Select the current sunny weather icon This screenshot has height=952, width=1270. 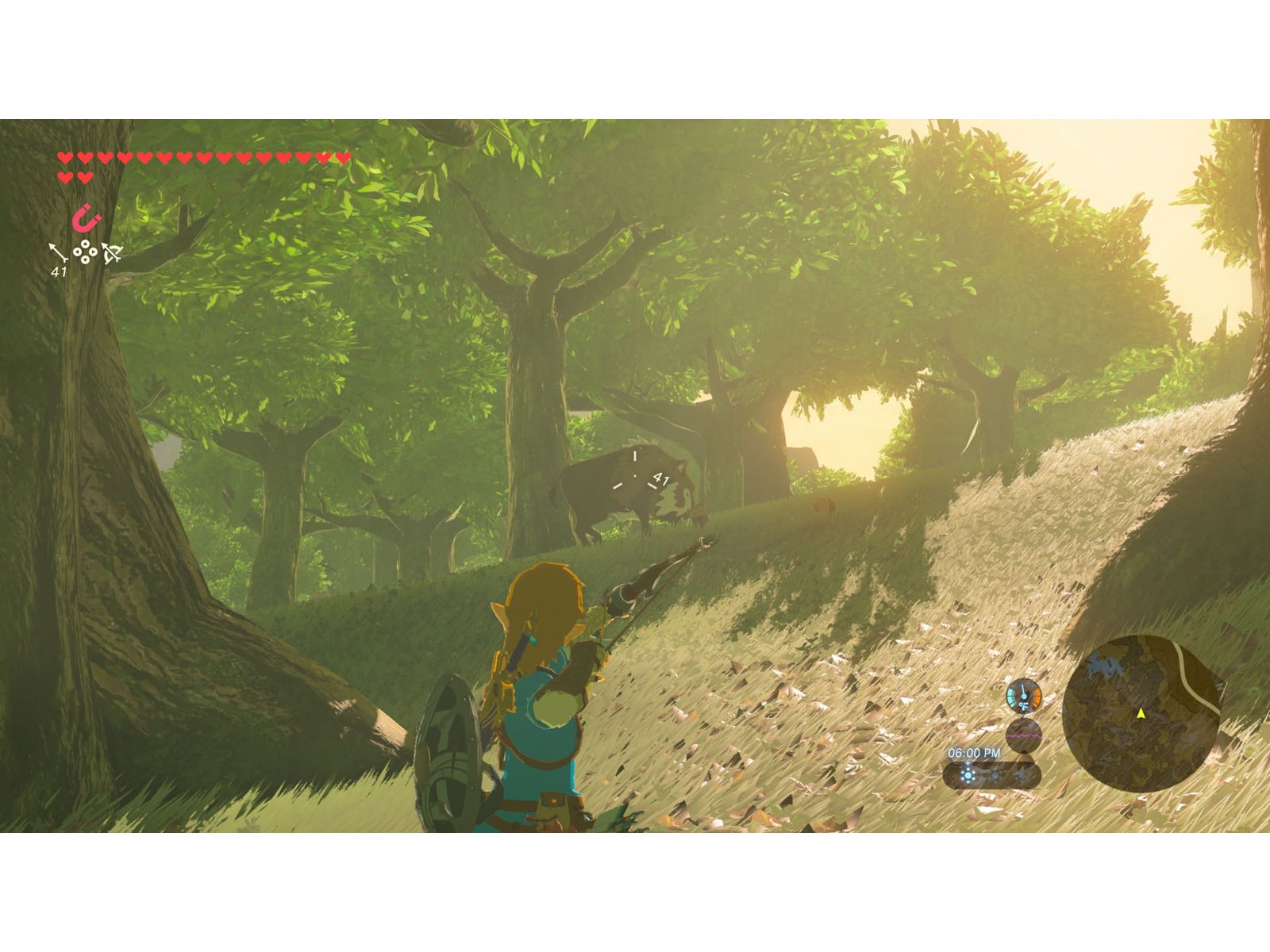967,774
